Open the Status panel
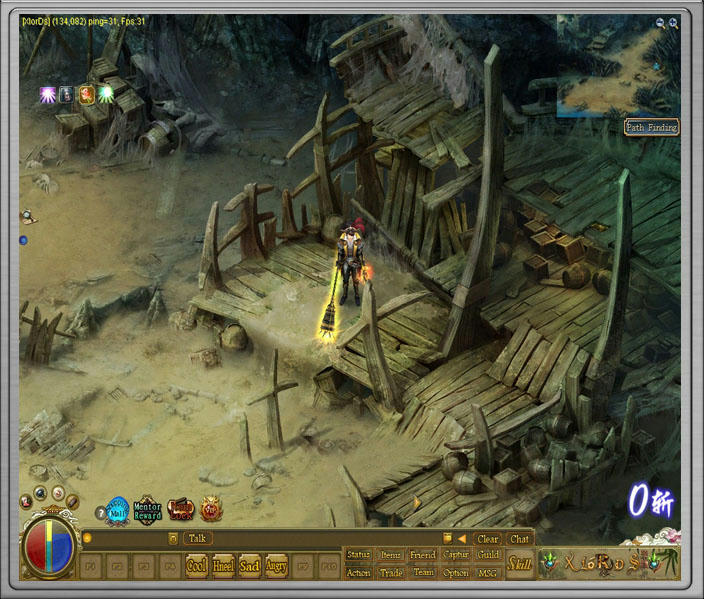The width and height of the screenshot is (704, 599). click(x=358, y=555)
